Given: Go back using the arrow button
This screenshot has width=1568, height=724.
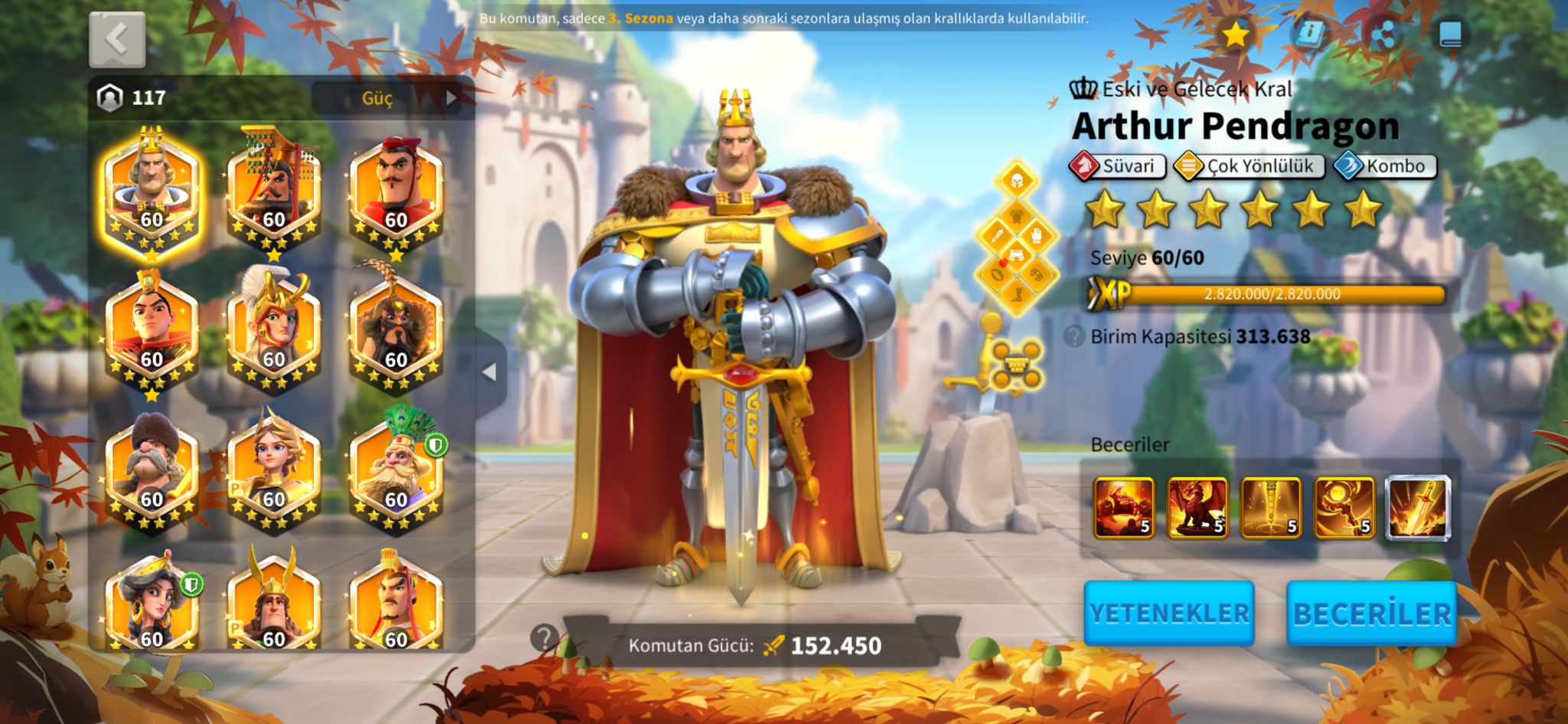Looking at the screenshot, I should 117,39.
